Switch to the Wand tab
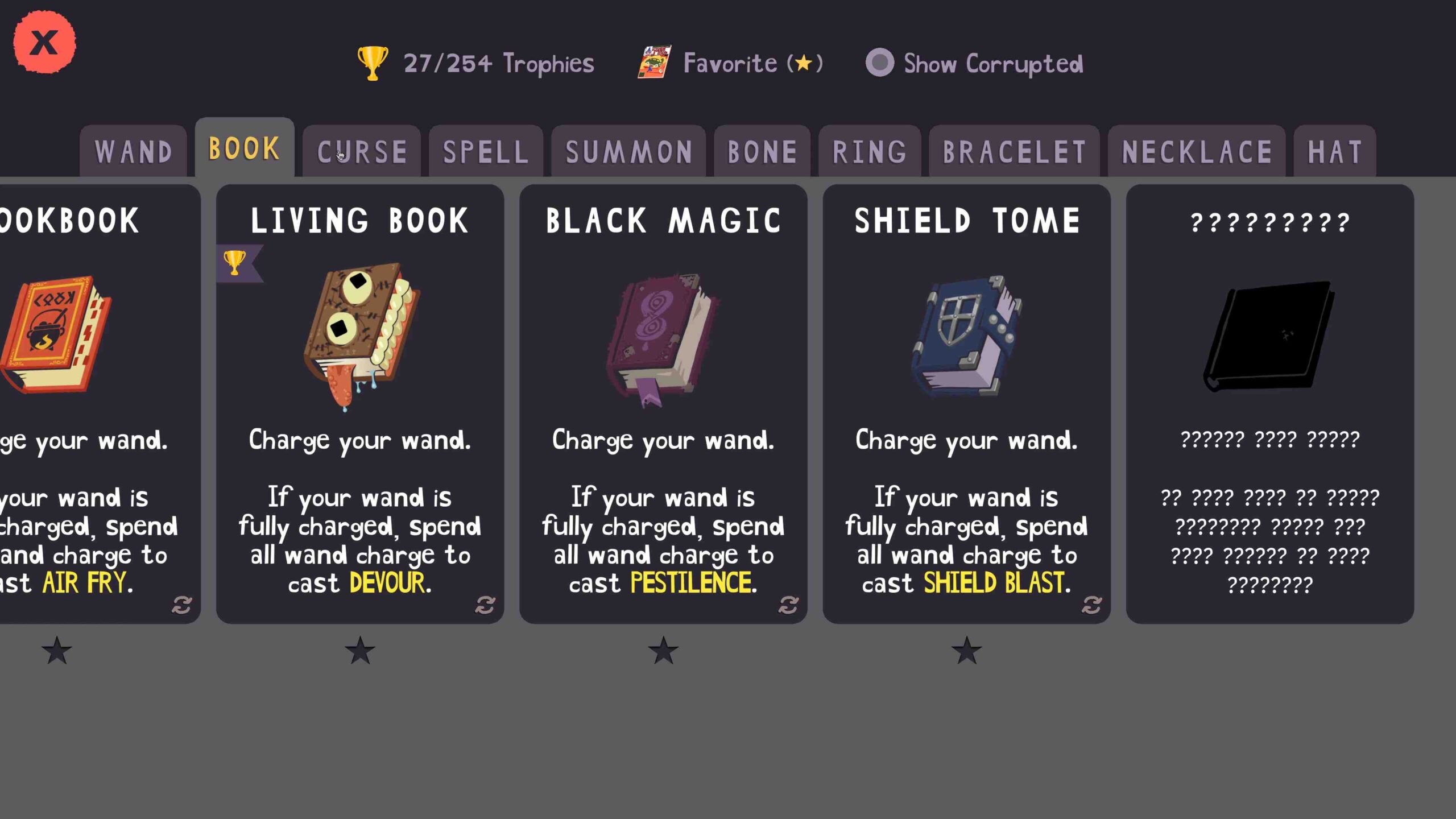The image size is (1456, 819). pyautogui.click(x=134, y=152)
